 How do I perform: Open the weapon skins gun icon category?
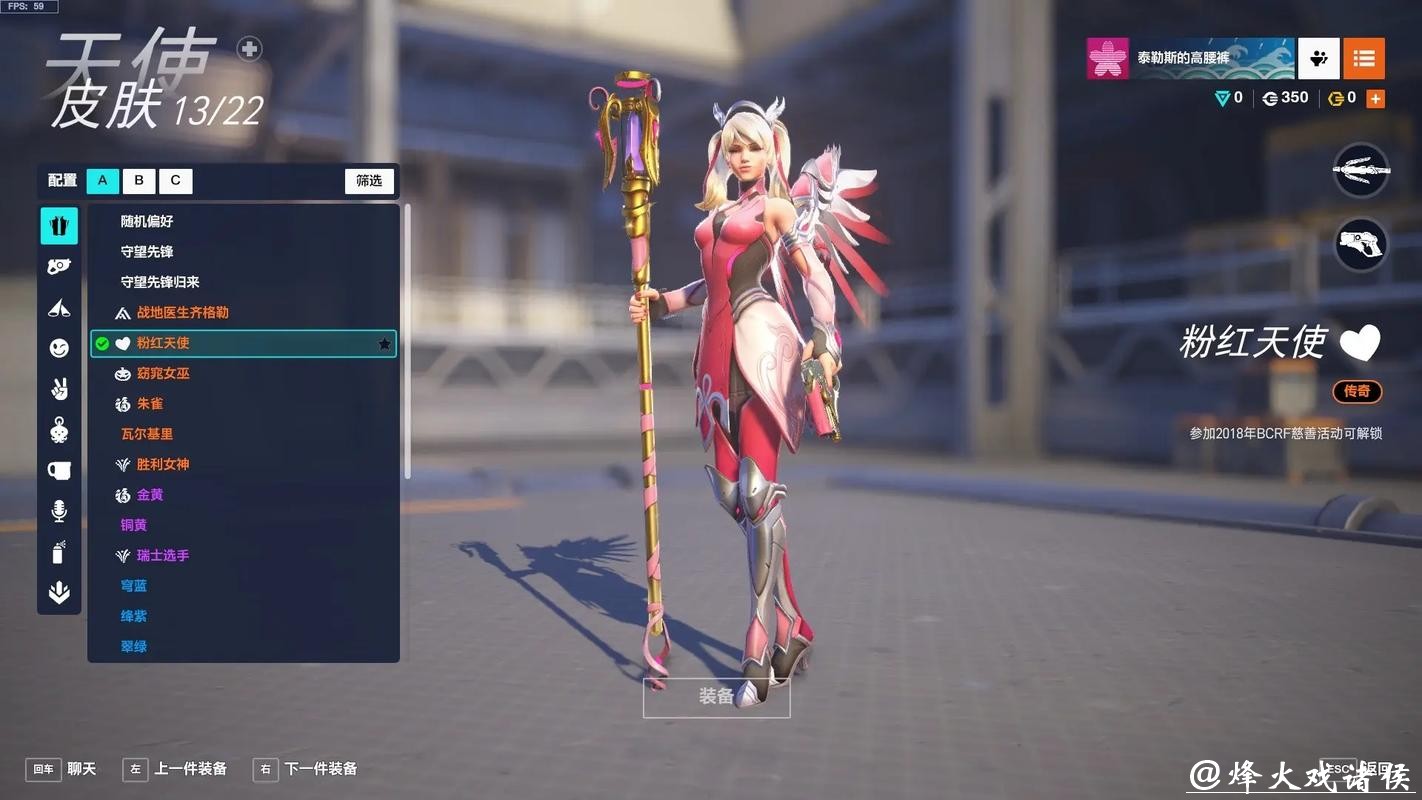tap(59, 266)
